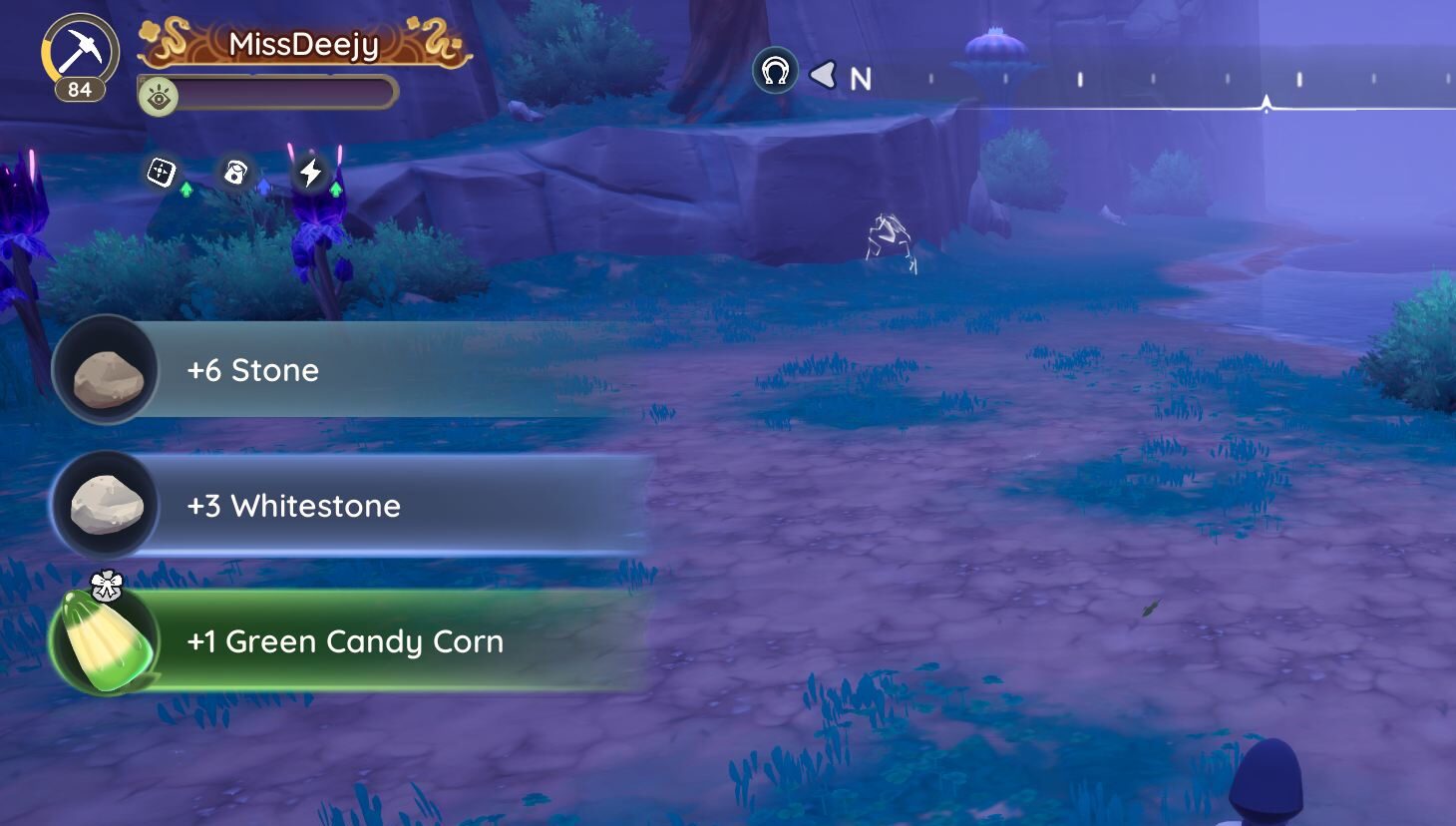Select the pickaxe tool icon
This screenshot has width=1456, height=826.
point(80,51)
